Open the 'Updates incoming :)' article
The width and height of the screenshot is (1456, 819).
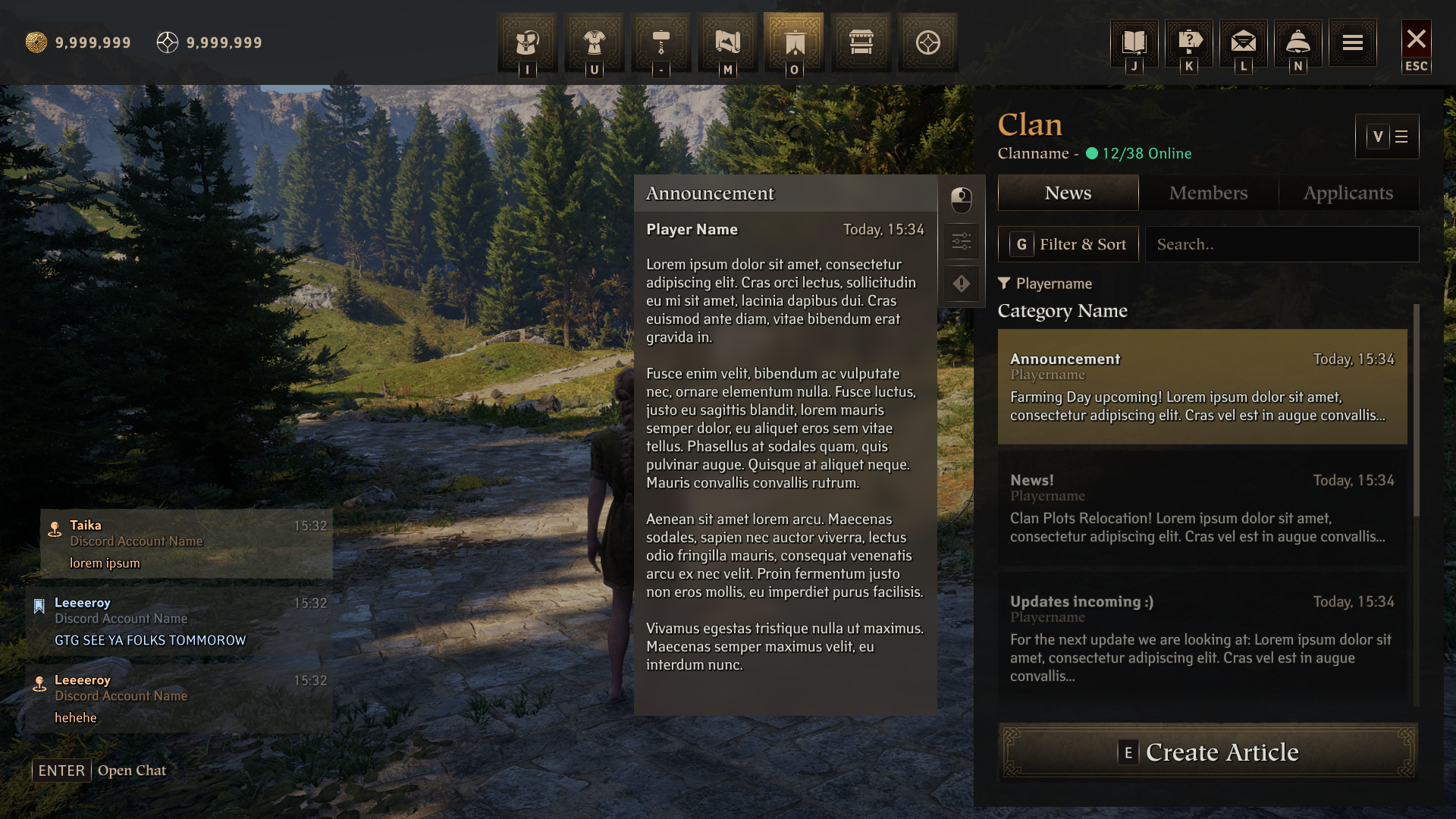(1202, 637)
